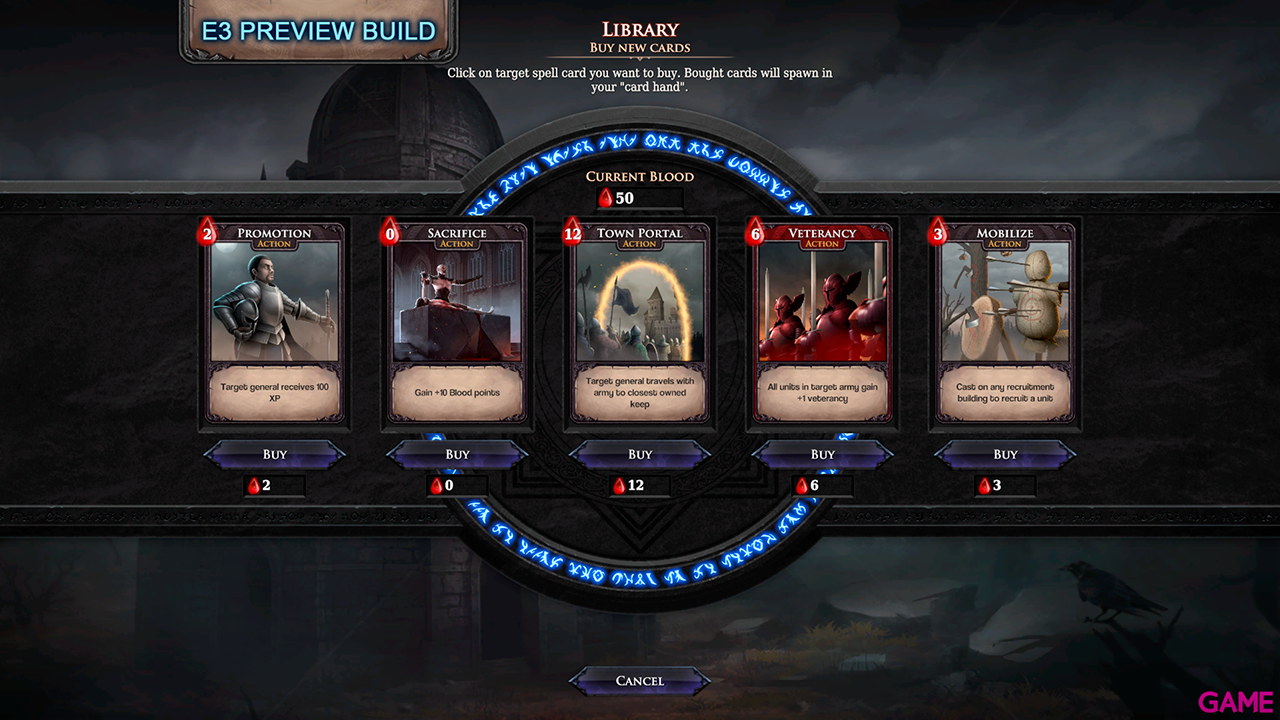The width and height of the screenshot is (1280, 720).
Task: Cancel out of the Library screen
Action: point(639,681)
